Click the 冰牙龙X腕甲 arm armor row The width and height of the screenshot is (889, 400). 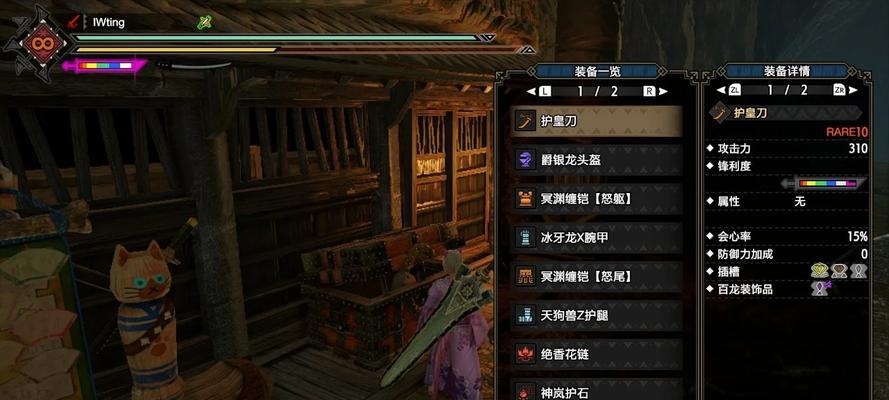(597, 237)
